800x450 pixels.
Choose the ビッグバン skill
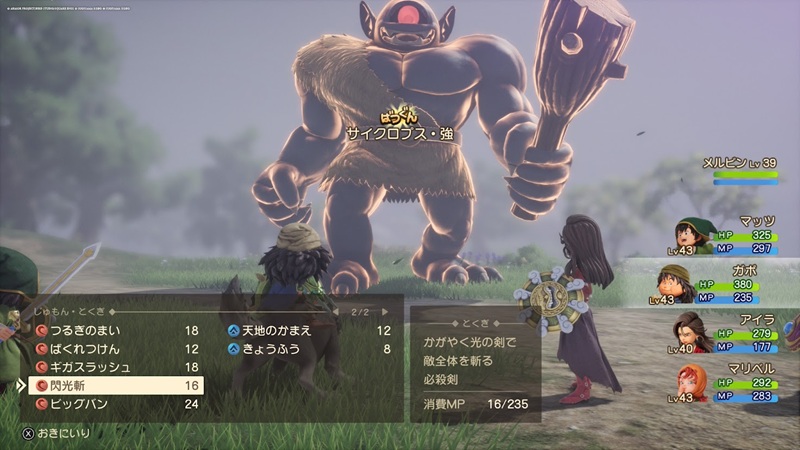click(x=110, y=404)
